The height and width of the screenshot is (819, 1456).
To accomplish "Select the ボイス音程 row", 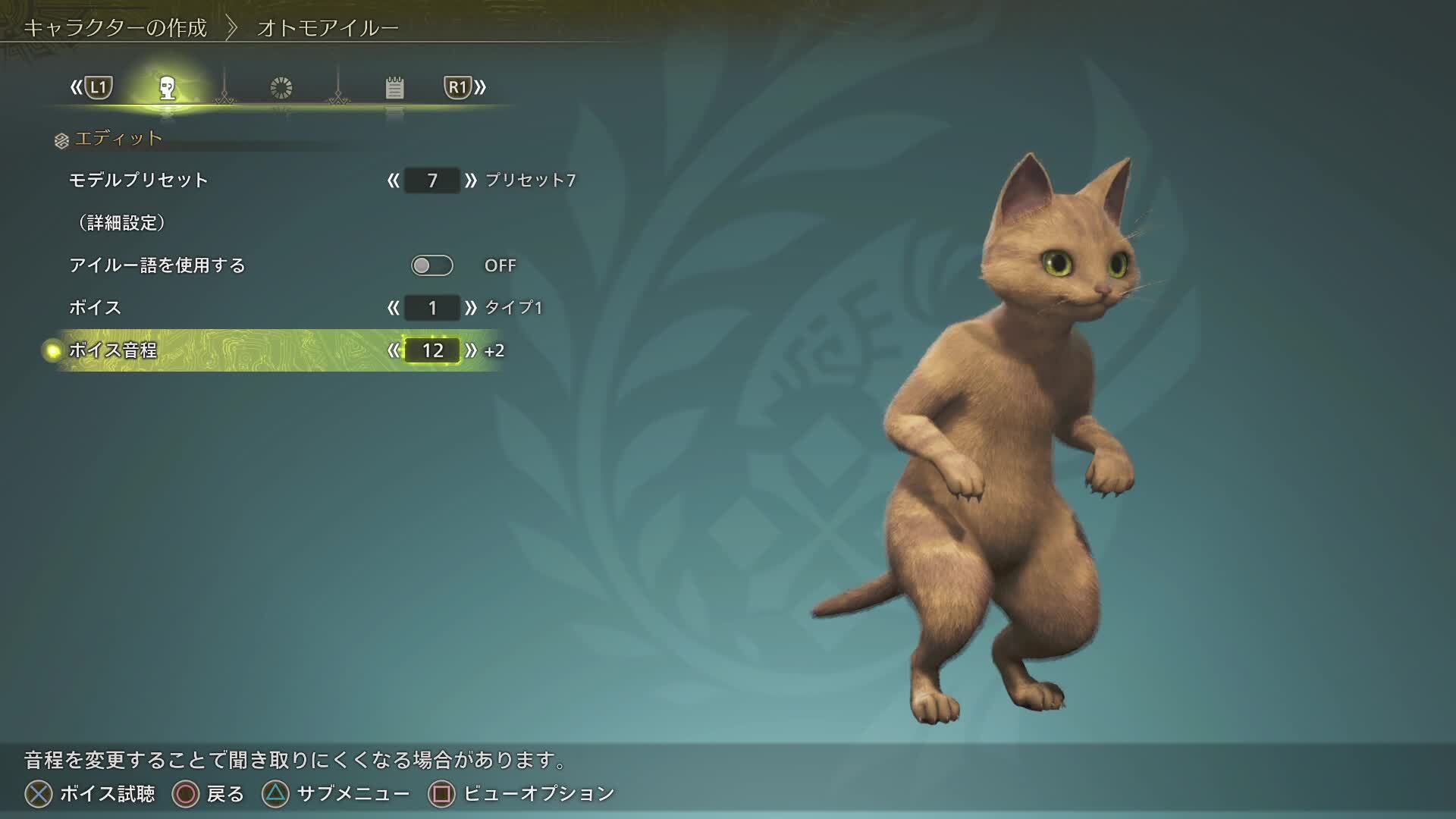I will (113, 350).
